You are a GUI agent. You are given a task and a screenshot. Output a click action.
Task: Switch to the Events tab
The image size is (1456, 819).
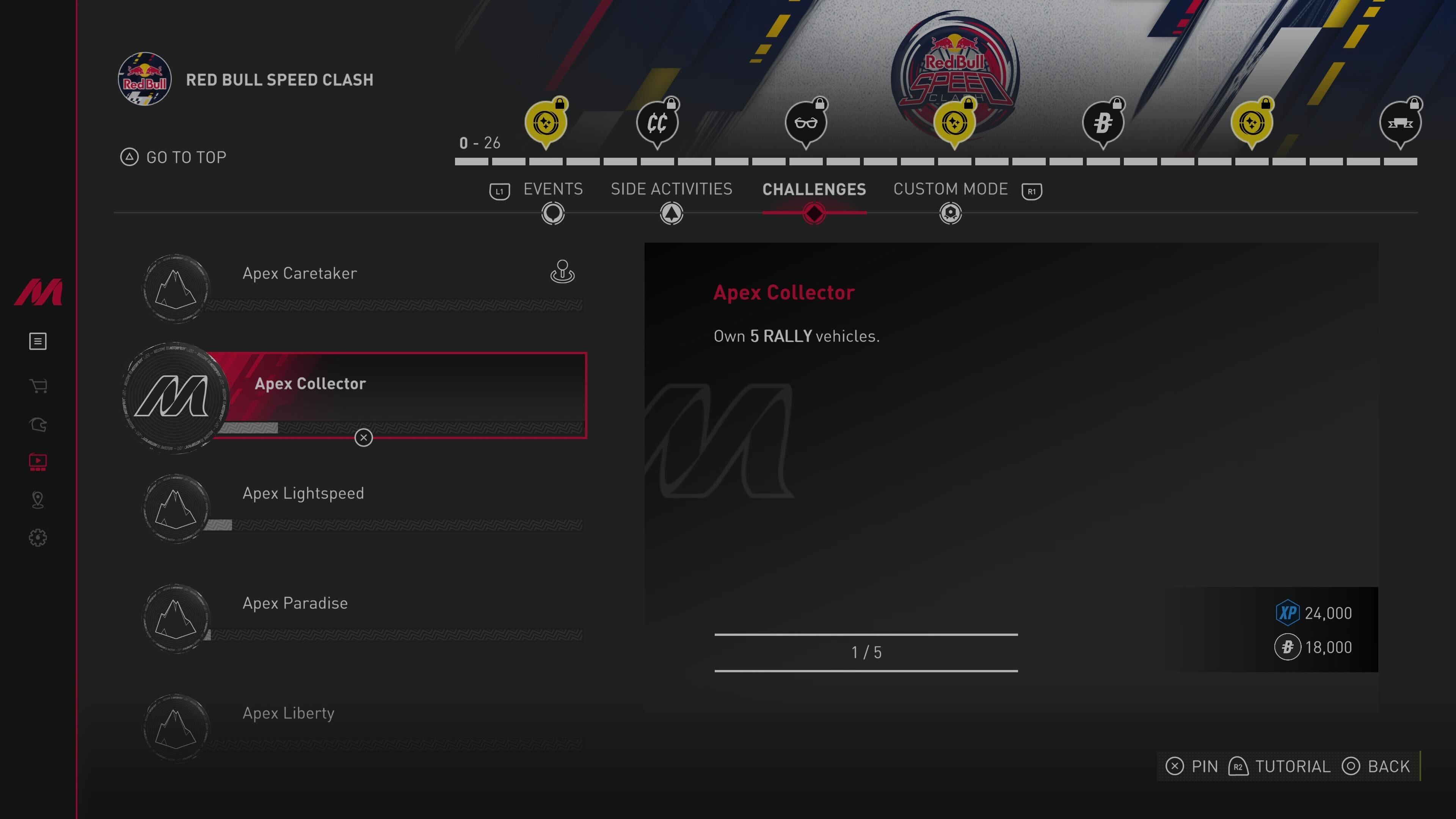[552, 189]
